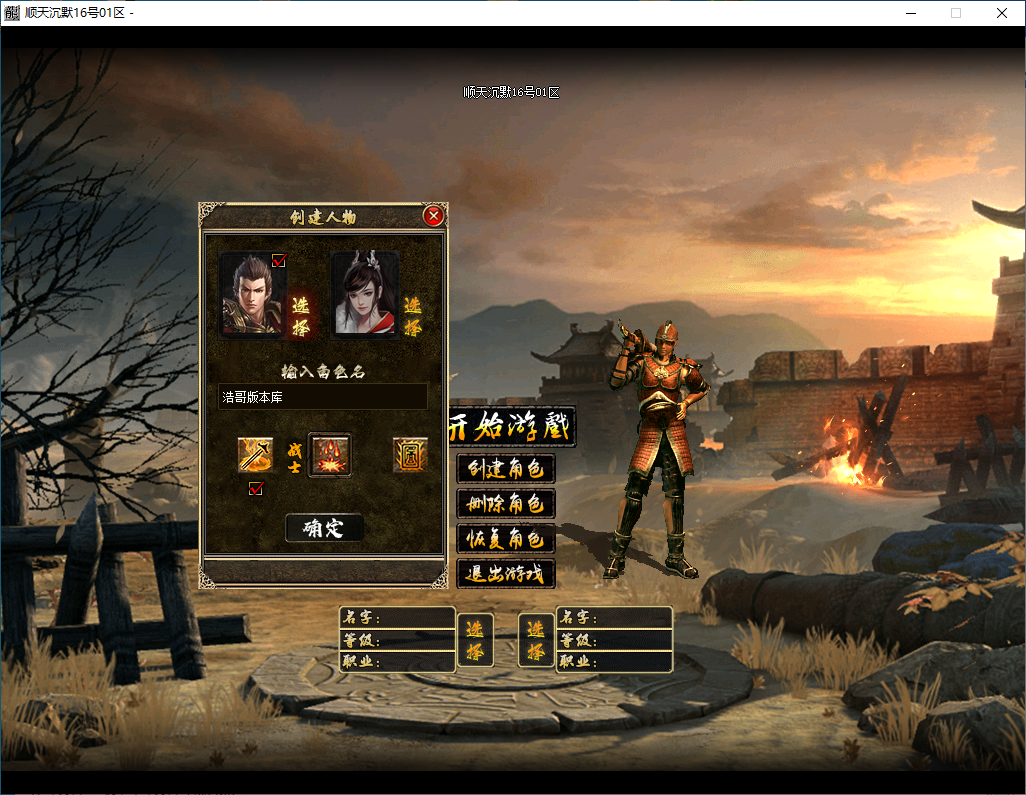Select the taoist class talisman icon
This screenshot has width=1026, height=795.
(x=410, y=455)
